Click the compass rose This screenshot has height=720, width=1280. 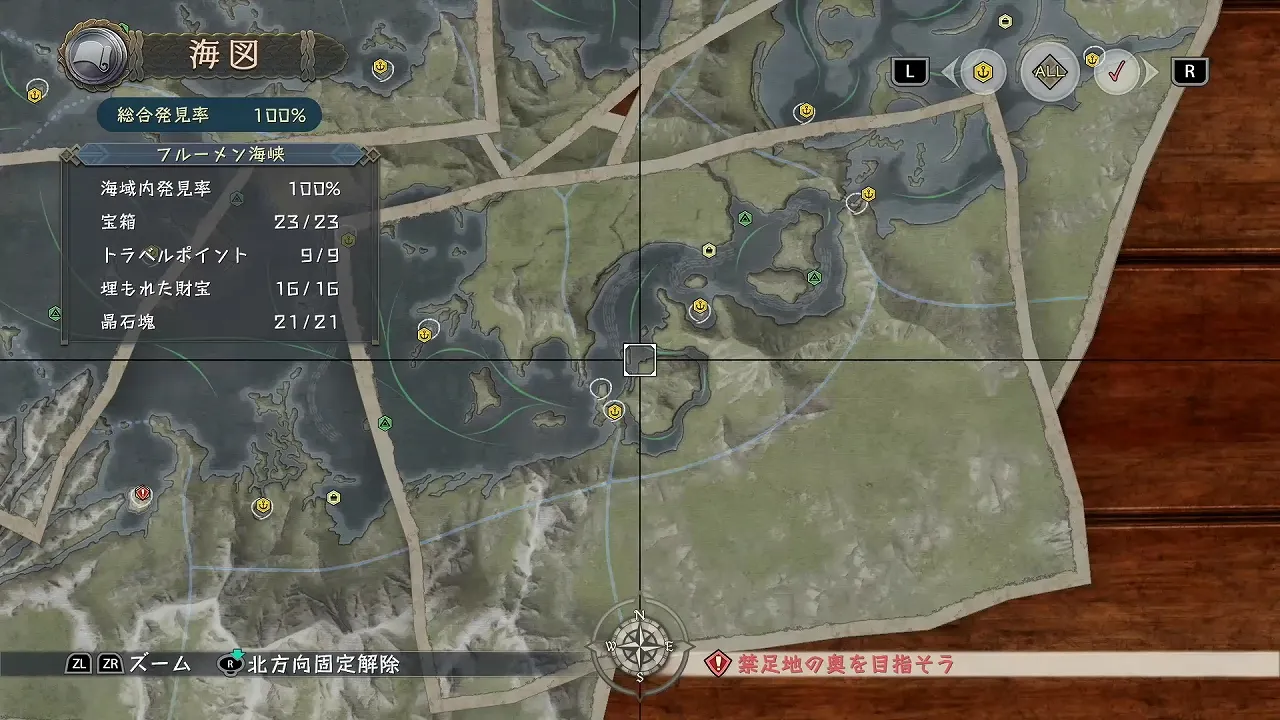(639, 647)
